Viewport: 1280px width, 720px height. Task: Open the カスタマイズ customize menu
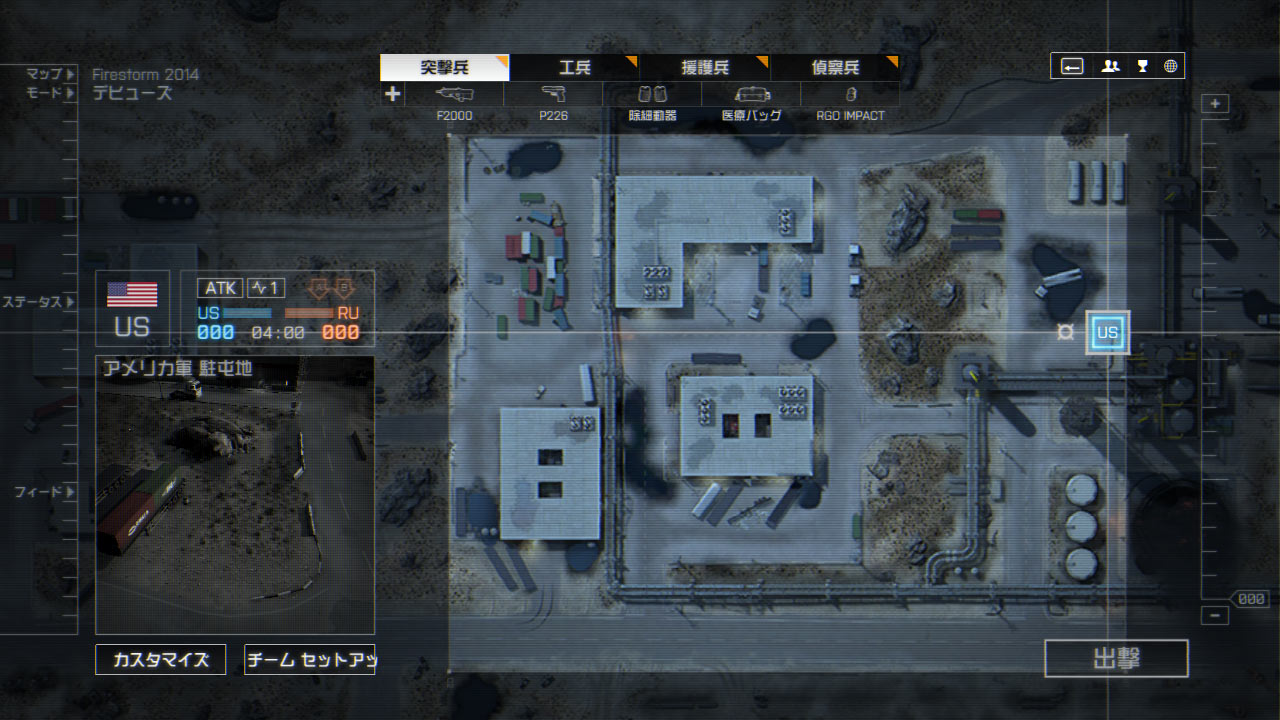coord(161,660)
